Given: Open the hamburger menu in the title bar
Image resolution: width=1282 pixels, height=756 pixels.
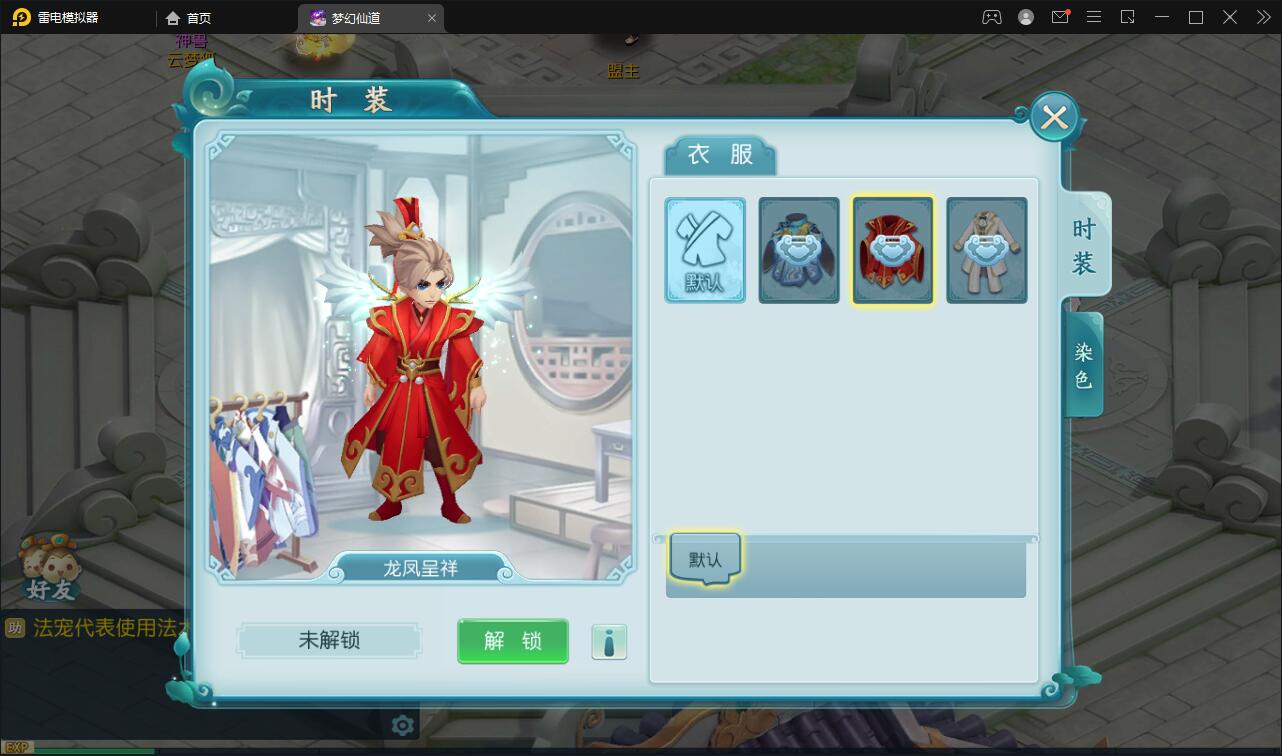Looking at the screenshot, I should click(1094, 17).
